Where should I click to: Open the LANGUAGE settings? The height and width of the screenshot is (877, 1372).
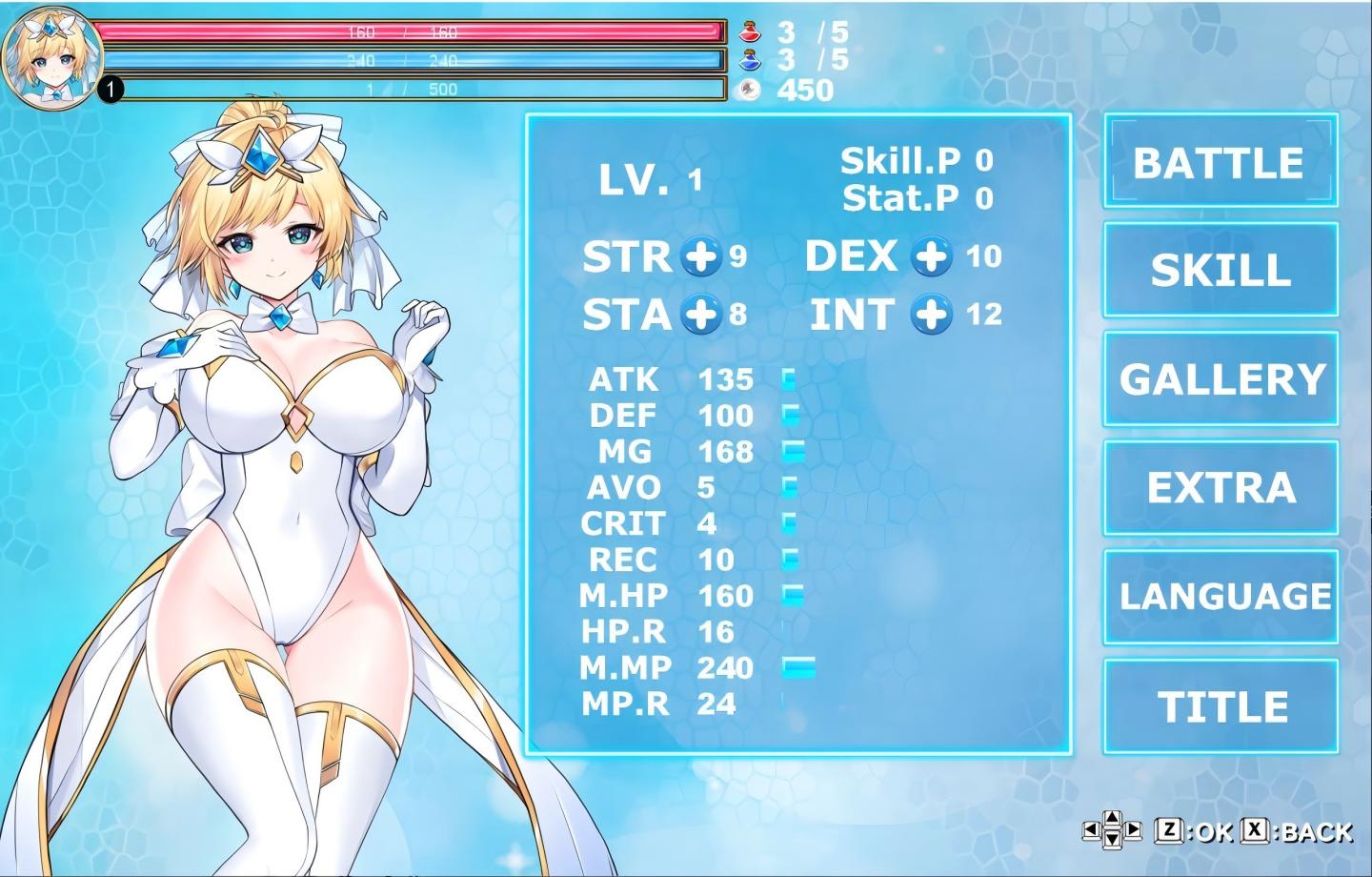(1220, 597)
